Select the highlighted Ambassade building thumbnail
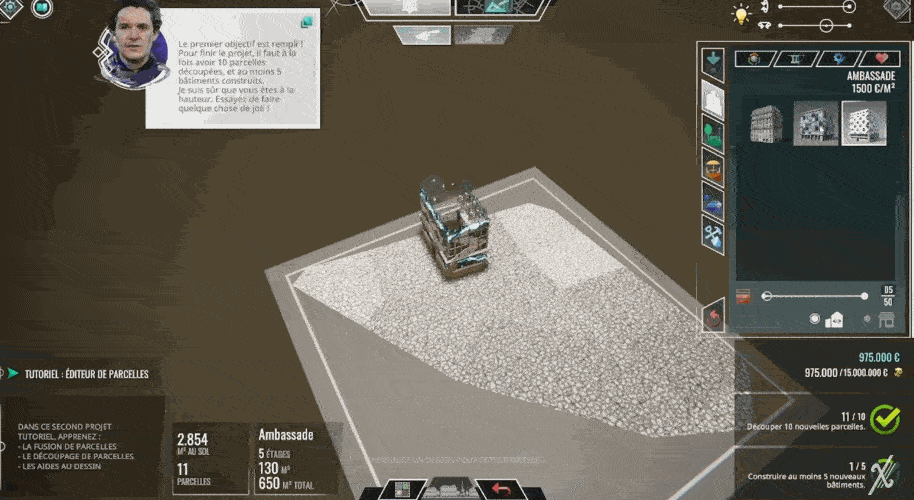 [863, 123]
